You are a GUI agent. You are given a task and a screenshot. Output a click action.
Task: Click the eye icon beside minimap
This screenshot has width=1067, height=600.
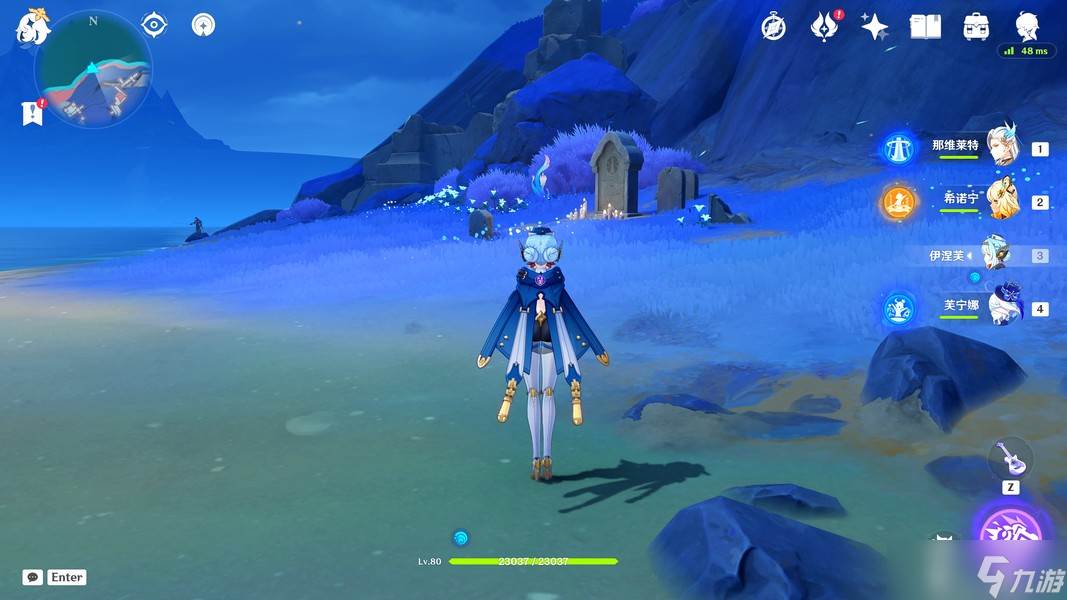pos(153,24)
